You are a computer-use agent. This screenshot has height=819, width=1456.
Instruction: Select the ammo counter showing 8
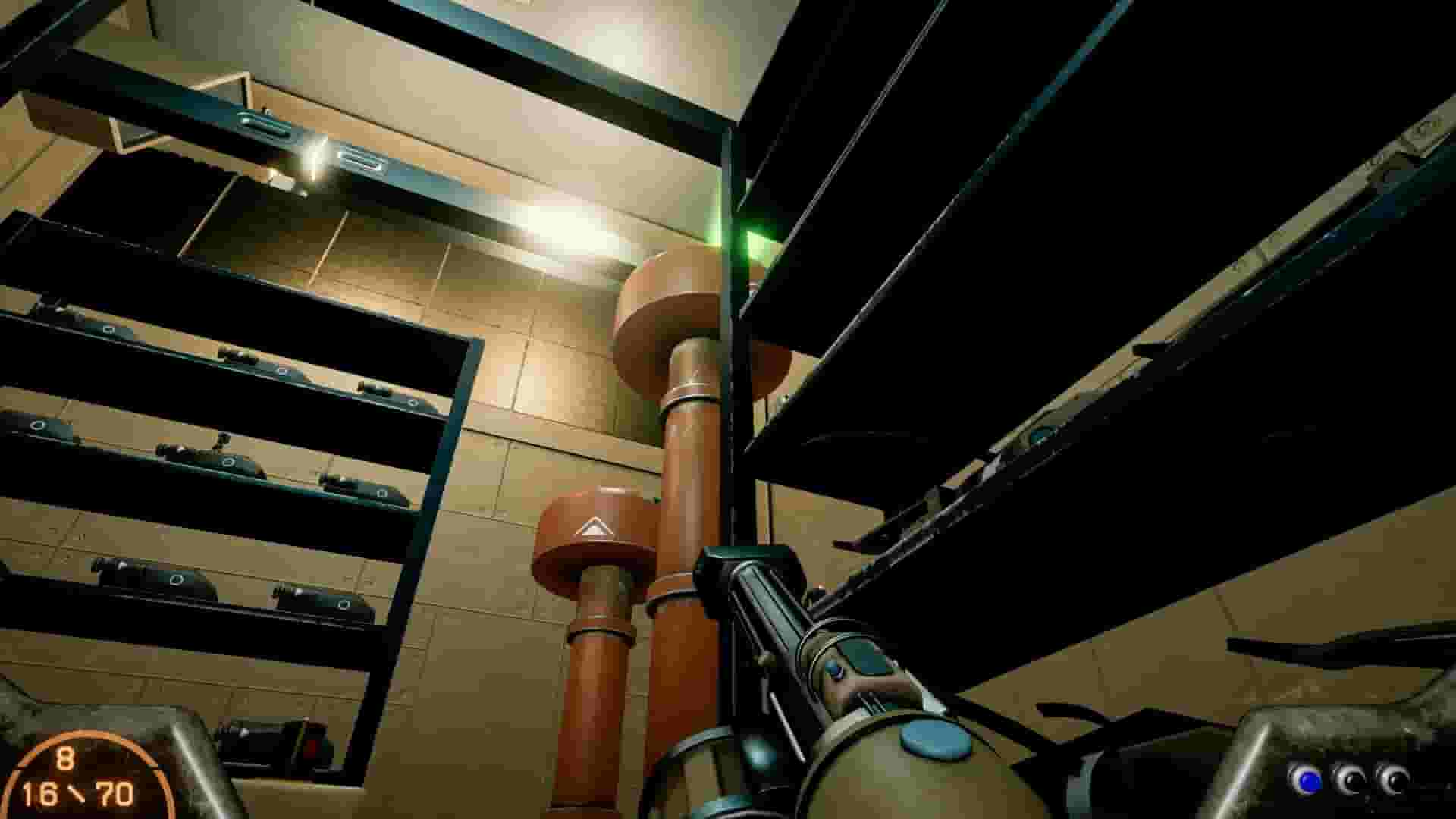click(x=65, y=757)
